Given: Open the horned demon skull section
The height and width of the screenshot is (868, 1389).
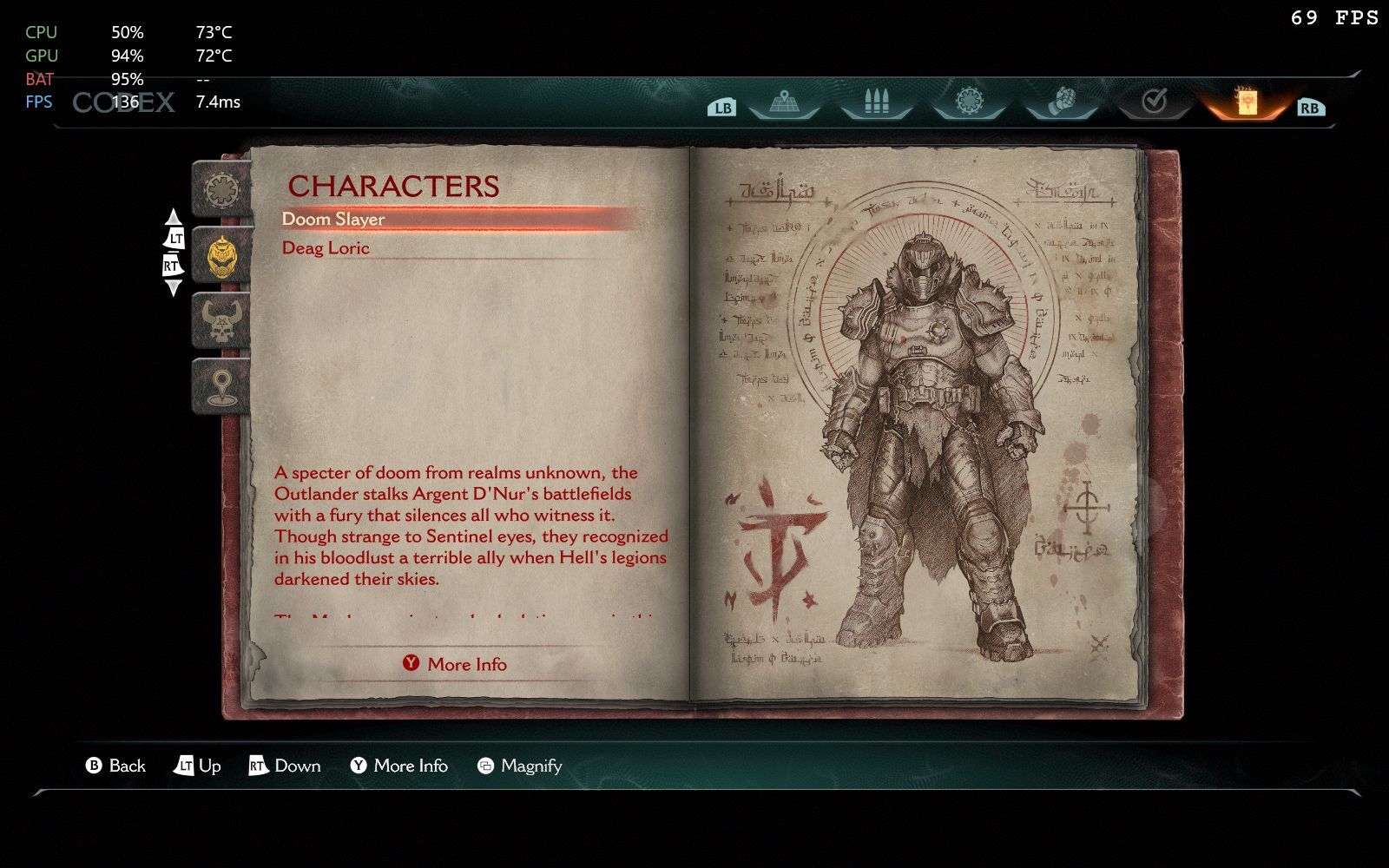Looking at the screenshot, I should pos(221,320).
